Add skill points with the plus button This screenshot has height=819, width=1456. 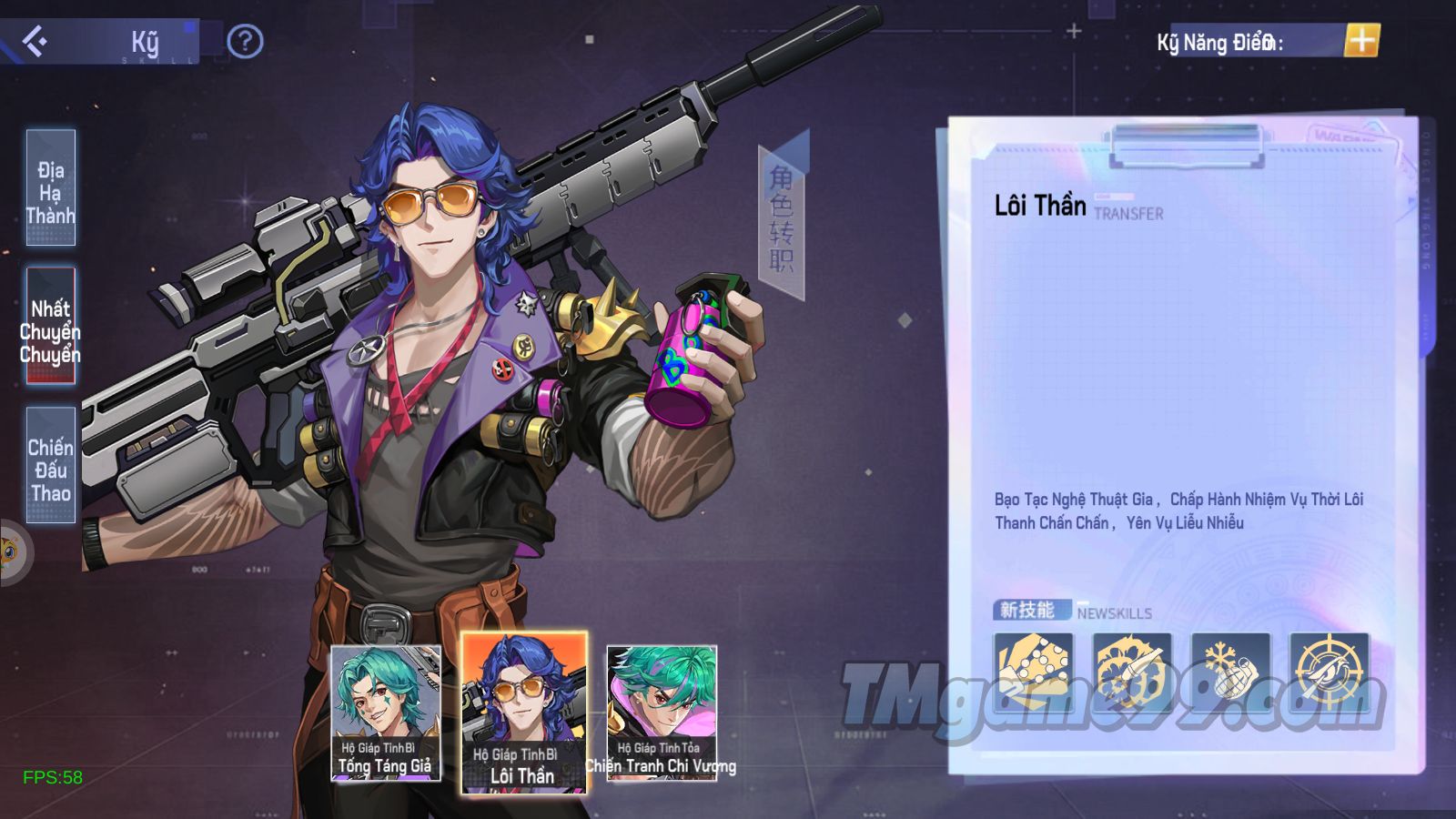(1361, 41)
